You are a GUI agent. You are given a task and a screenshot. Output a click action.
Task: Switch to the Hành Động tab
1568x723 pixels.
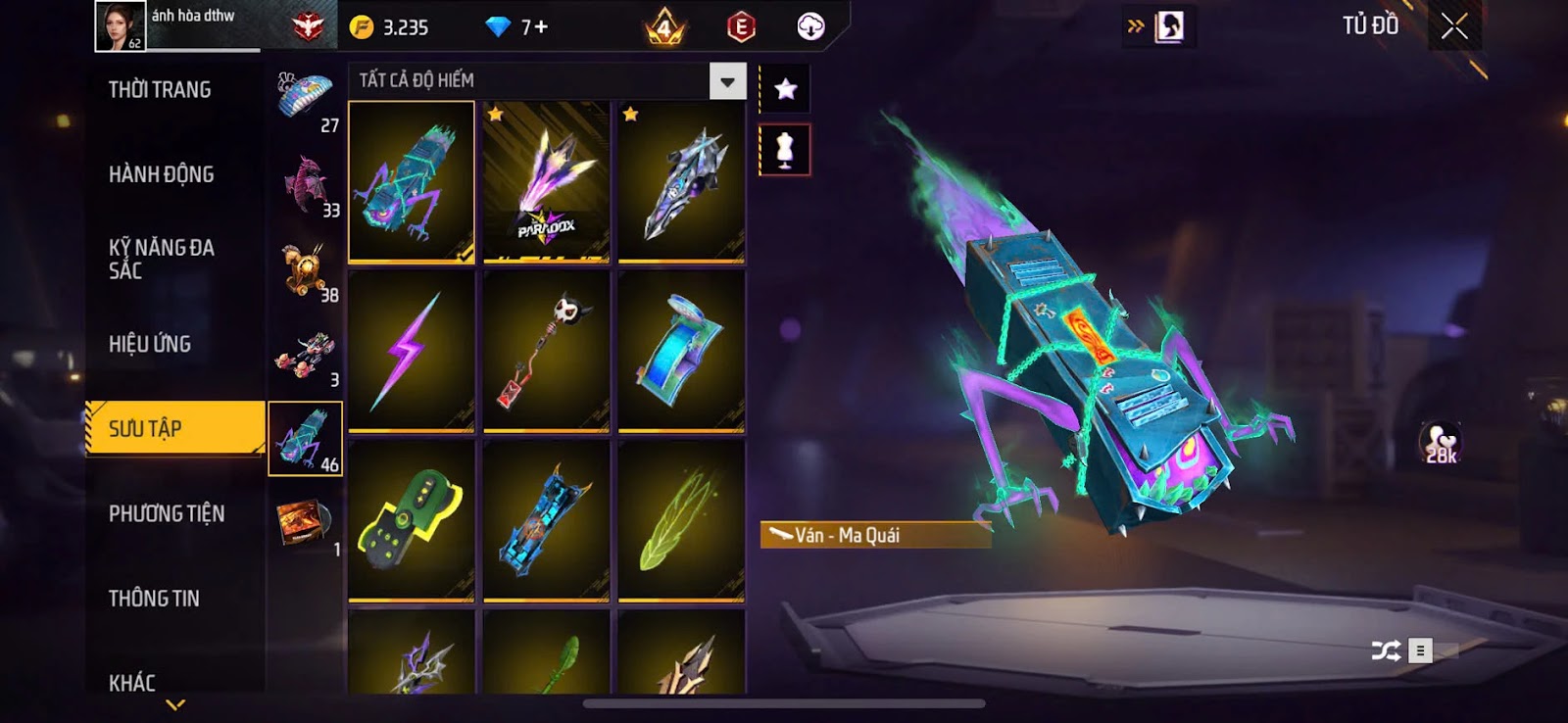[x=161, y=174]
